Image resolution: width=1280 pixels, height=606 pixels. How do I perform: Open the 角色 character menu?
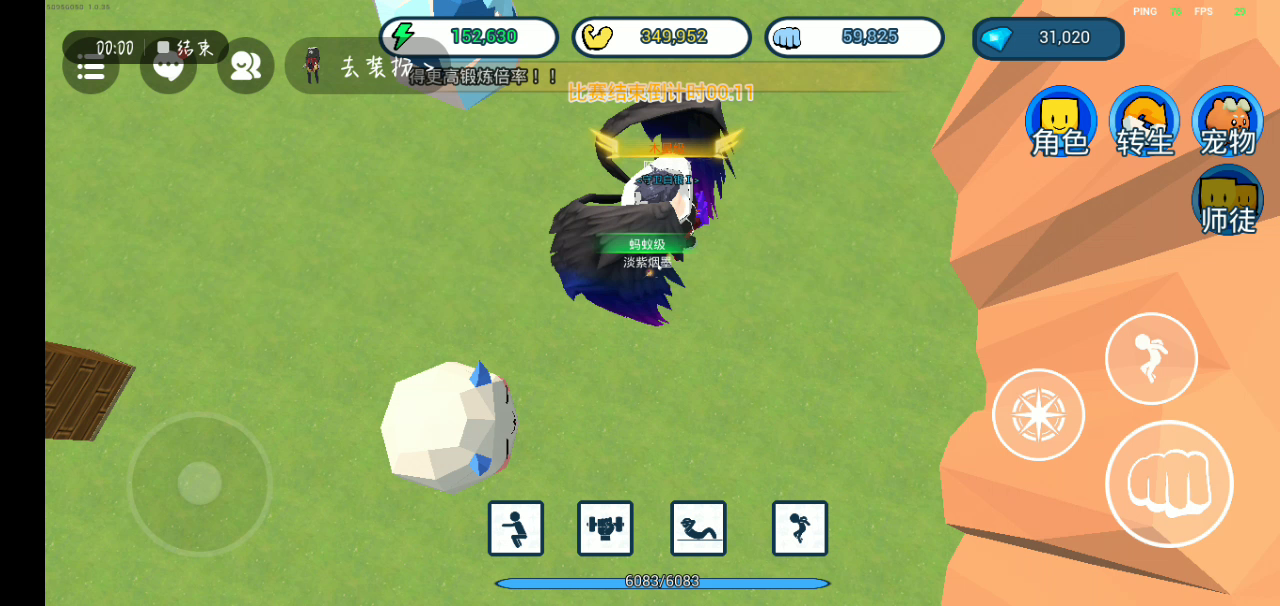[x=1060, y=122]
